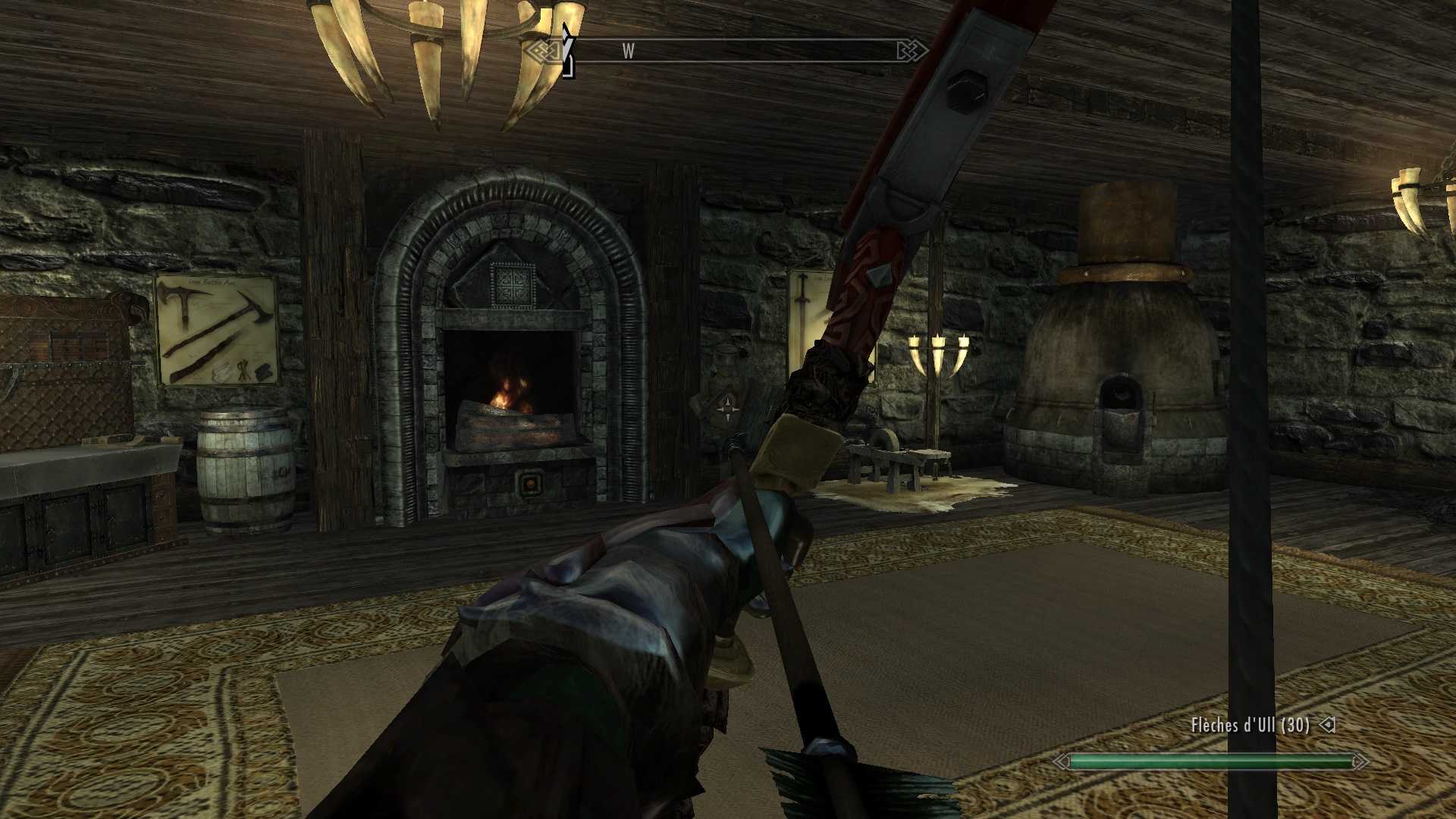1456x819 pixels.
Task: Click the compass bar showing W
Action: click(x=728, y=51)
